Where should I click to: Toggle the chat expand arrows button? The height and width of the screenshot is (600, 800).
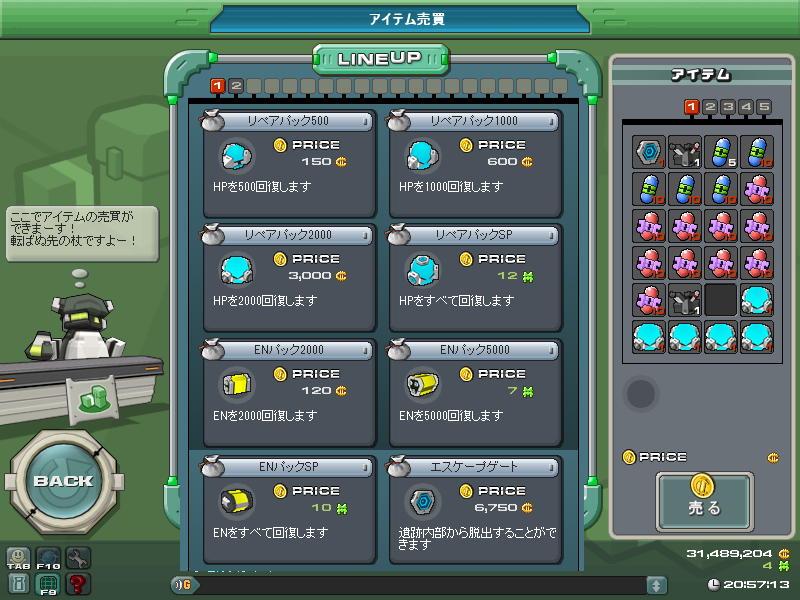click(656, 584)
